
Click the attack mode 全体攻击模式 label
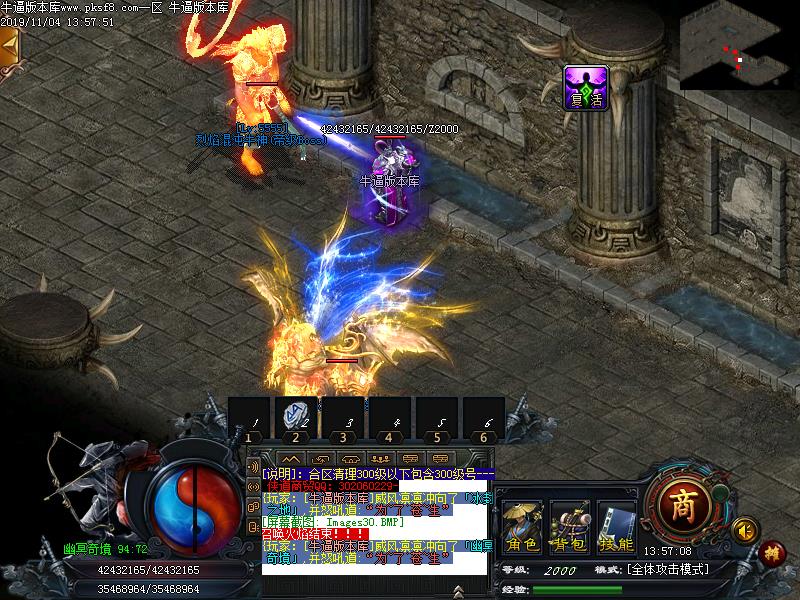pyautogui.click(x=668, y=569)
